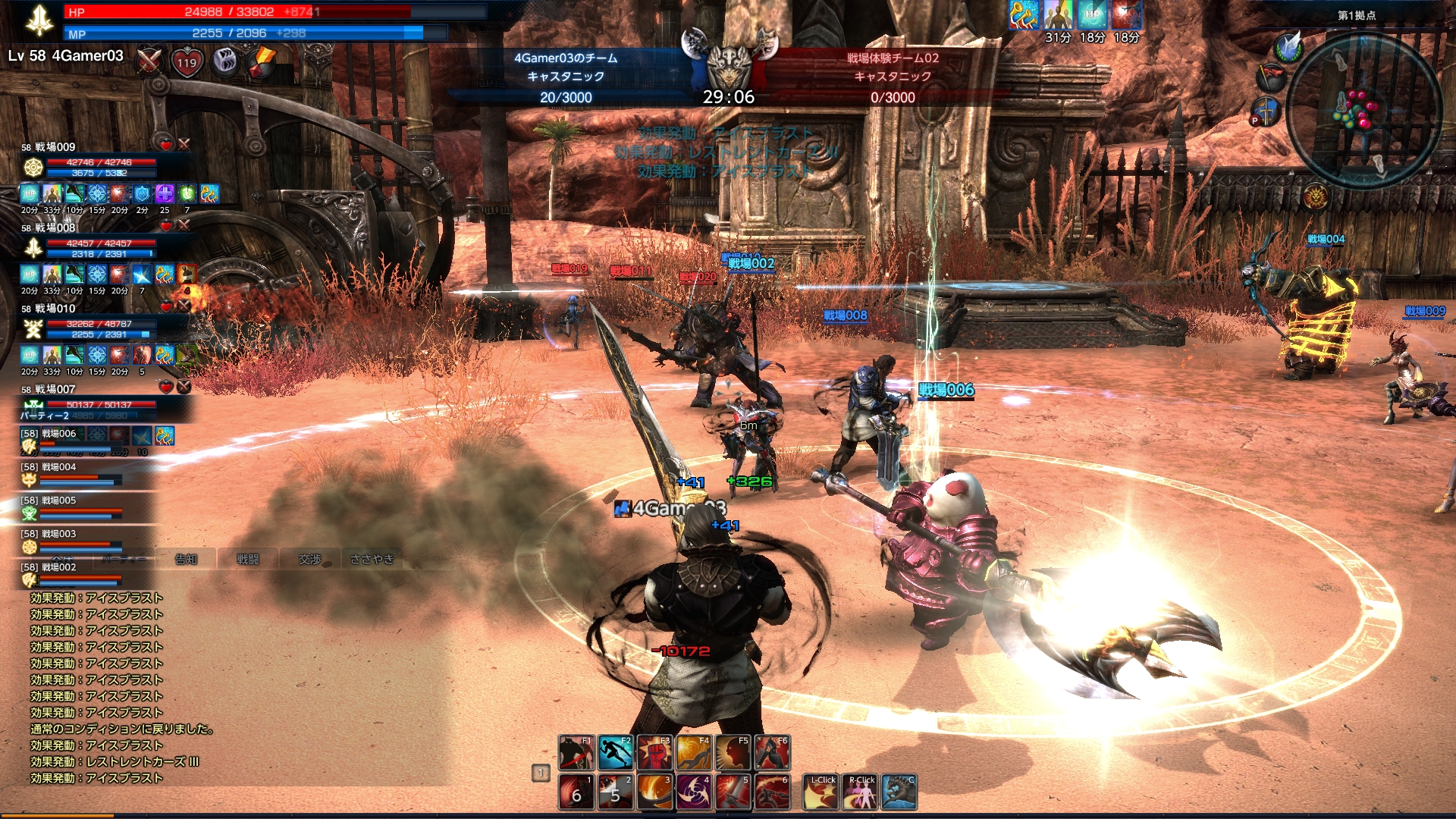Viewport: 1456px width, 819px height.
Task: Click the trumpet buff icon at top
Action: (x=1024, y=15)
